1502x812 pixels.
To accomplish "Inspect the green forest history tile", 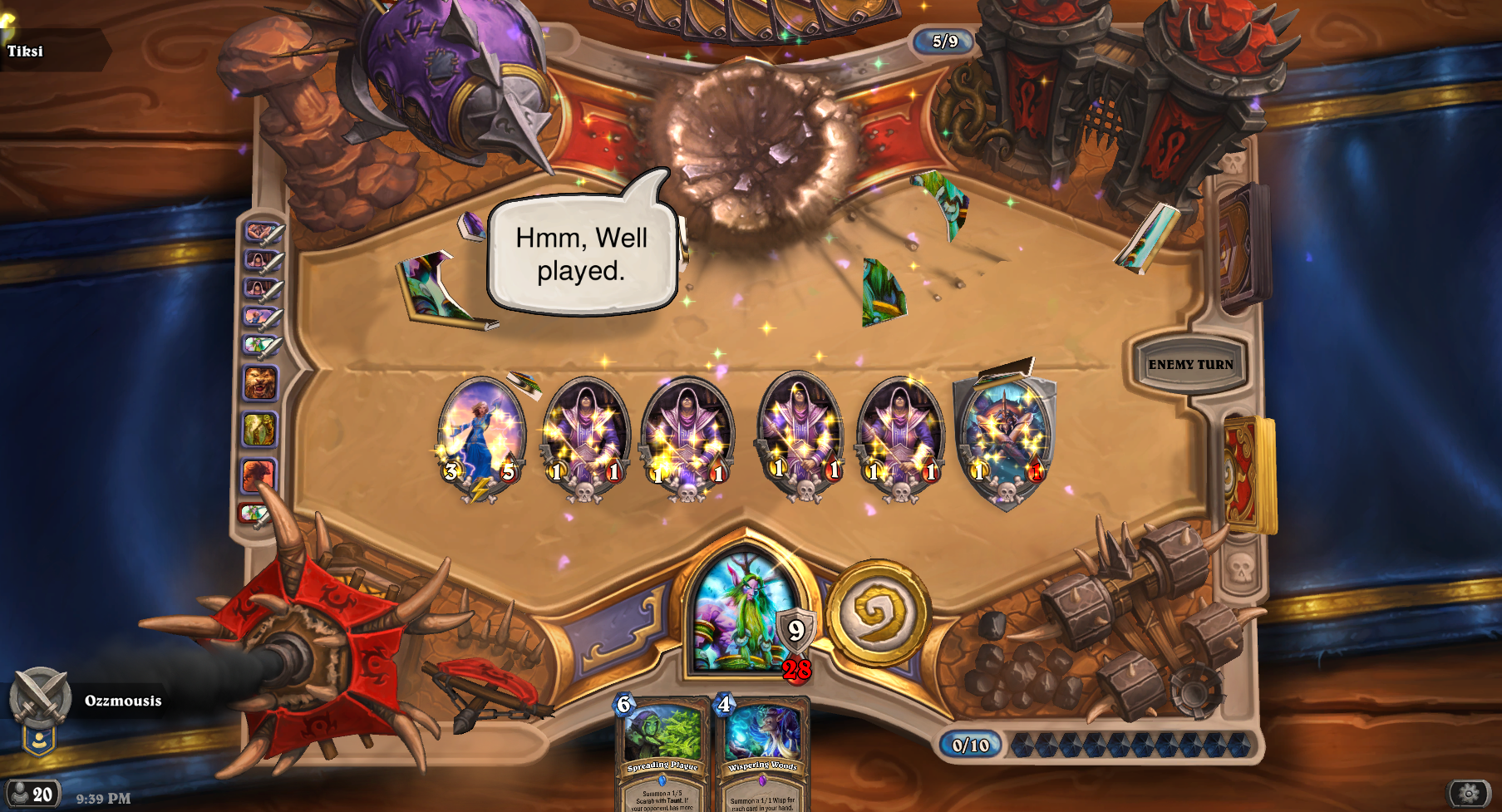I will coord(259,430).
